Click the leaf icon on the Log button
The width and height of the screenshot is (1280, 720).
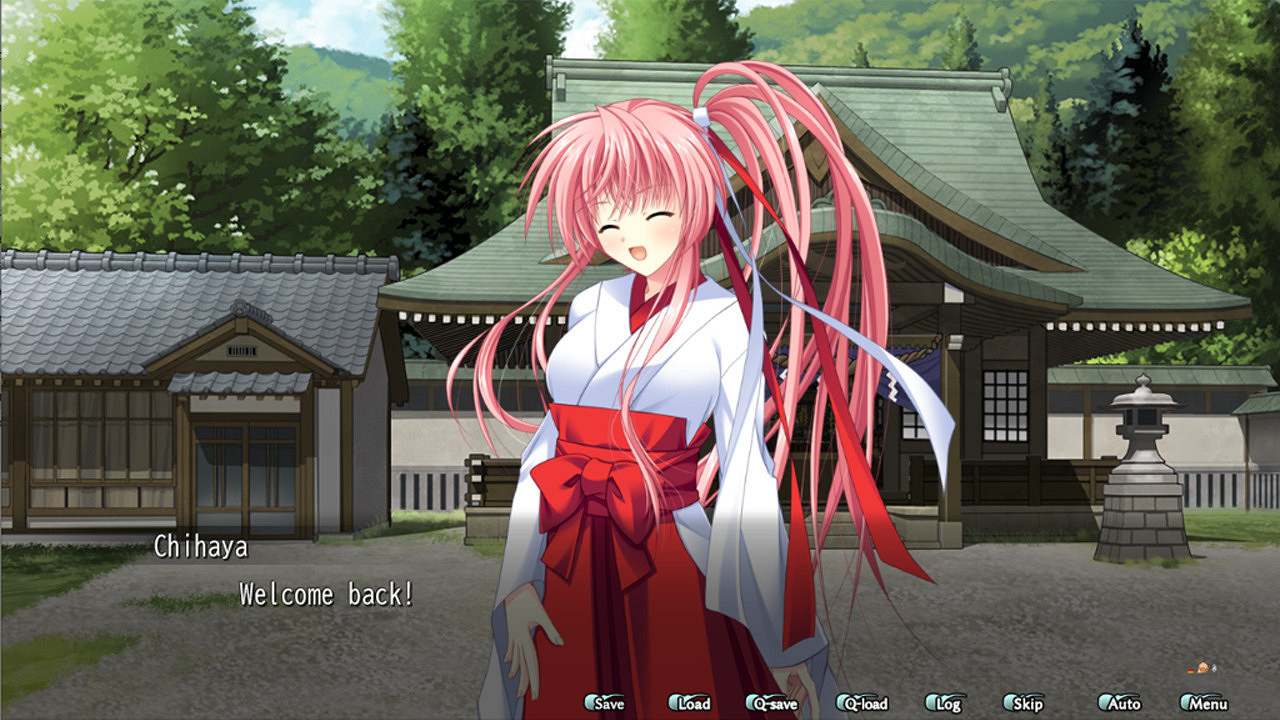point(933,703)
